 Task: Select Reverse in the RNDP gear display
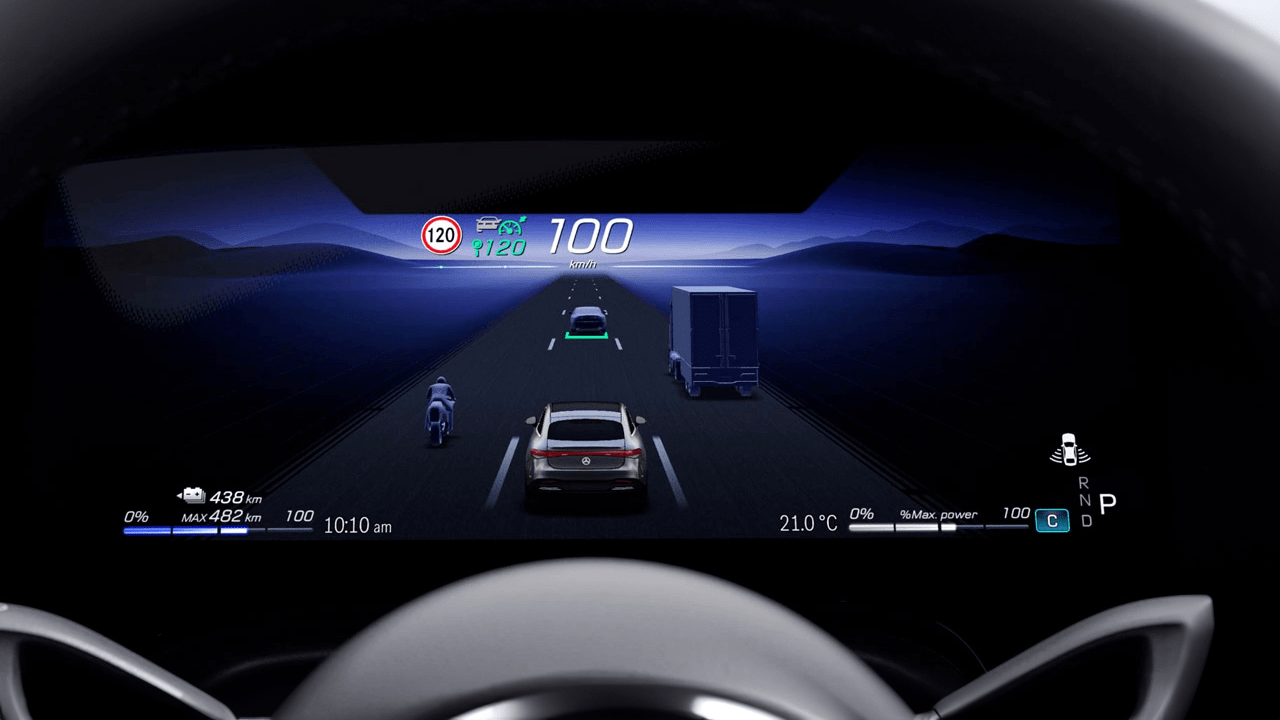[x=1084, y=482]
